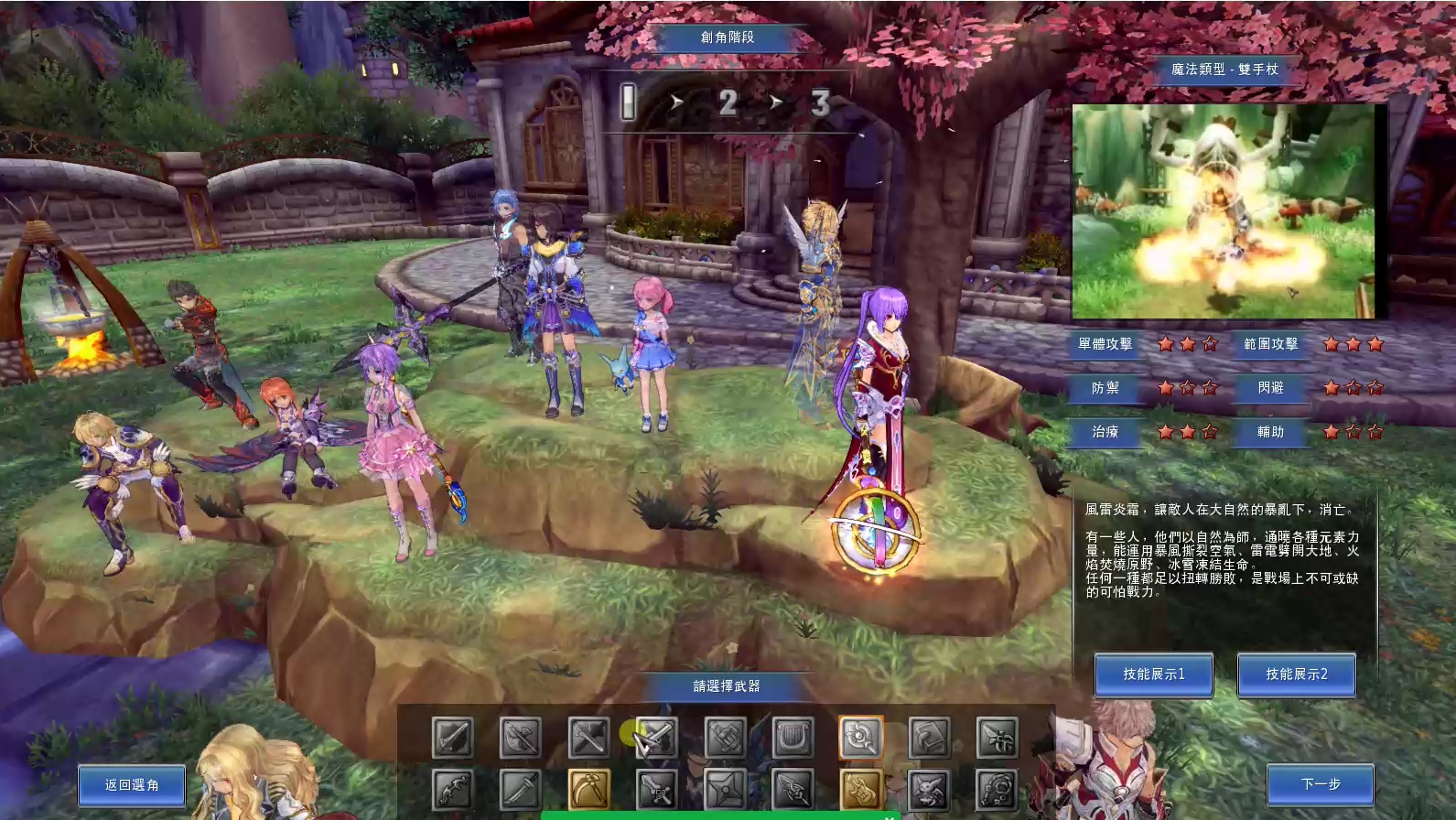This screenshot has height=820, width=1456.
Task: Choose the katana weapon icon
Action: coord(520,790)
